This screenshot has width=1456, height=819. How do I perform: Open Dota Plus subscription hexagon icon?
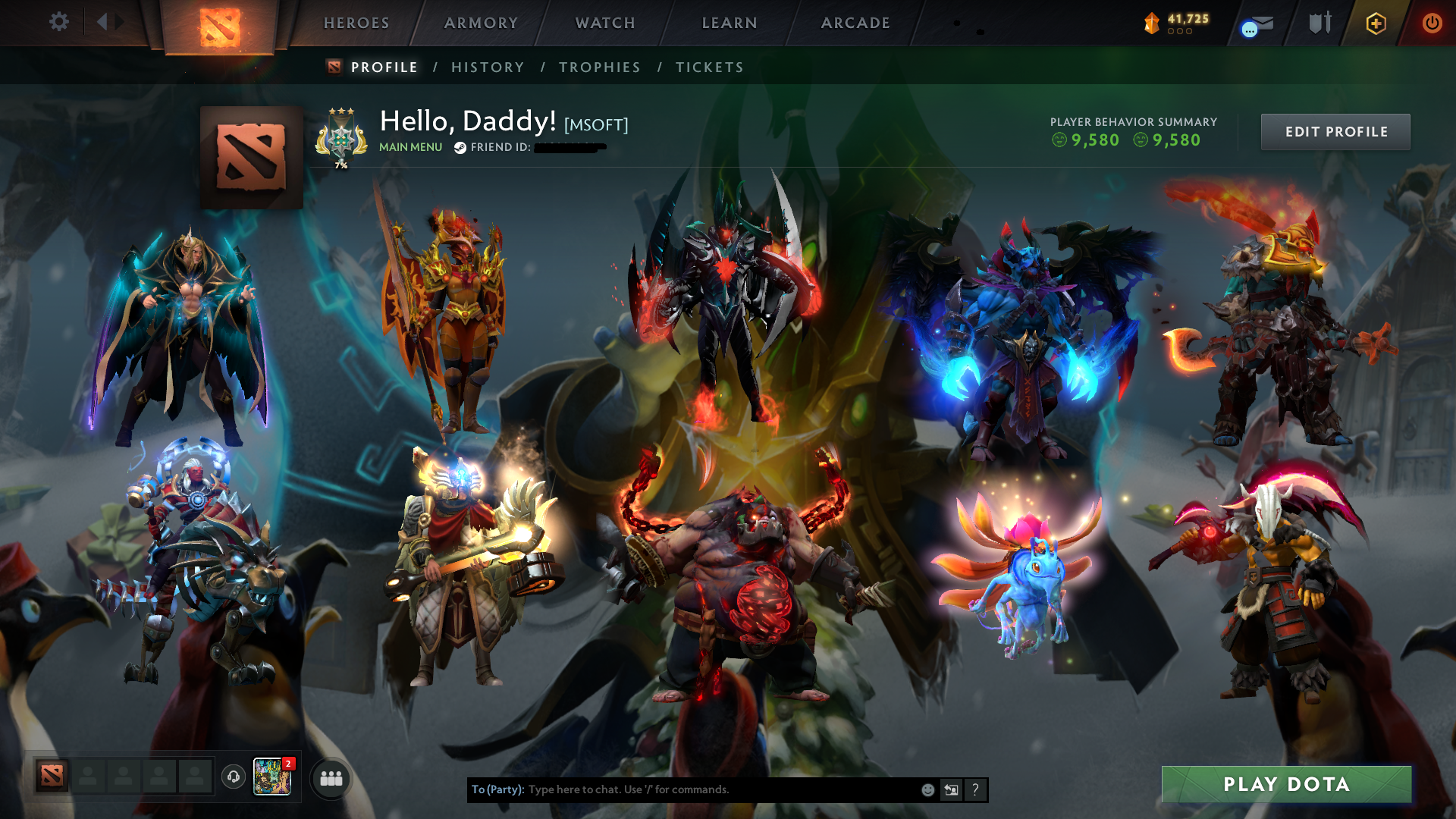coord(1376,23)
